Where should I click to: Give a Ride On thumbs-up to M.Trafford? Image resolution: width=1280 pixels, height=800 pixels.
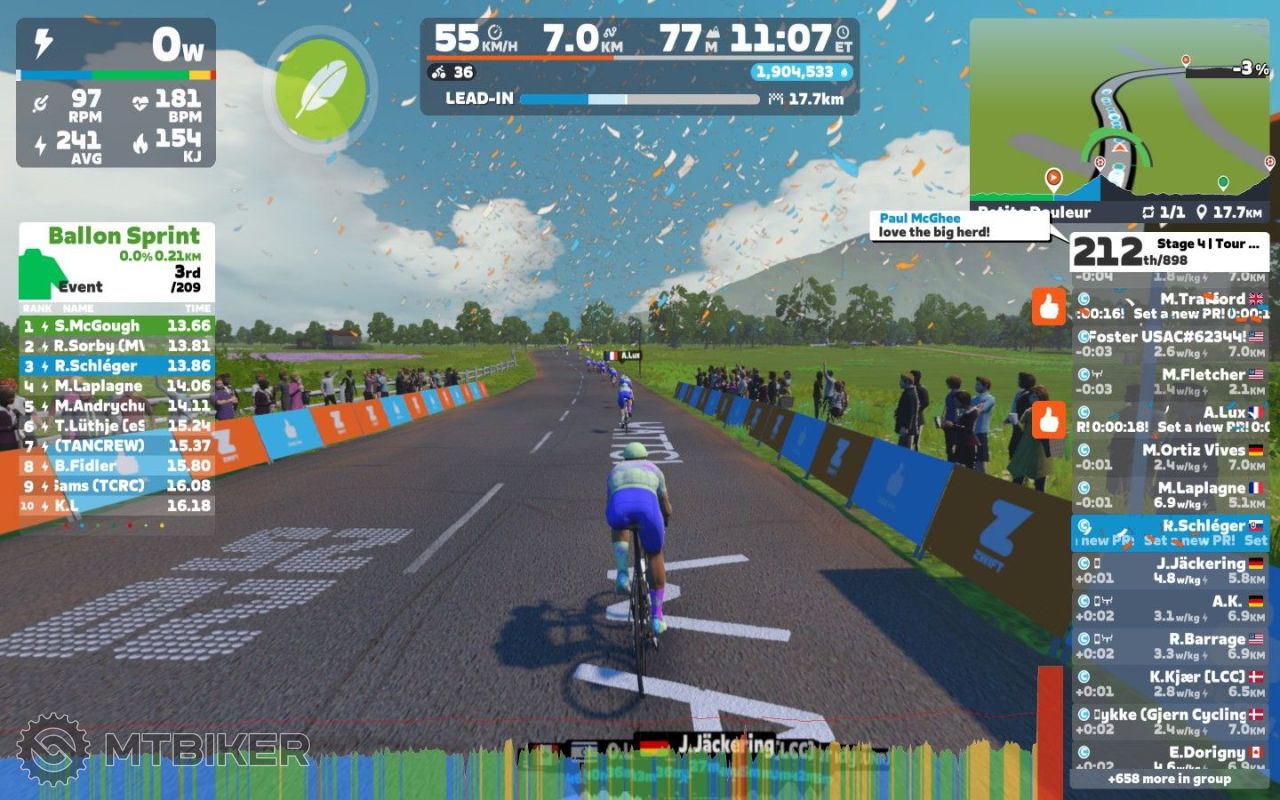(1048, 307)
